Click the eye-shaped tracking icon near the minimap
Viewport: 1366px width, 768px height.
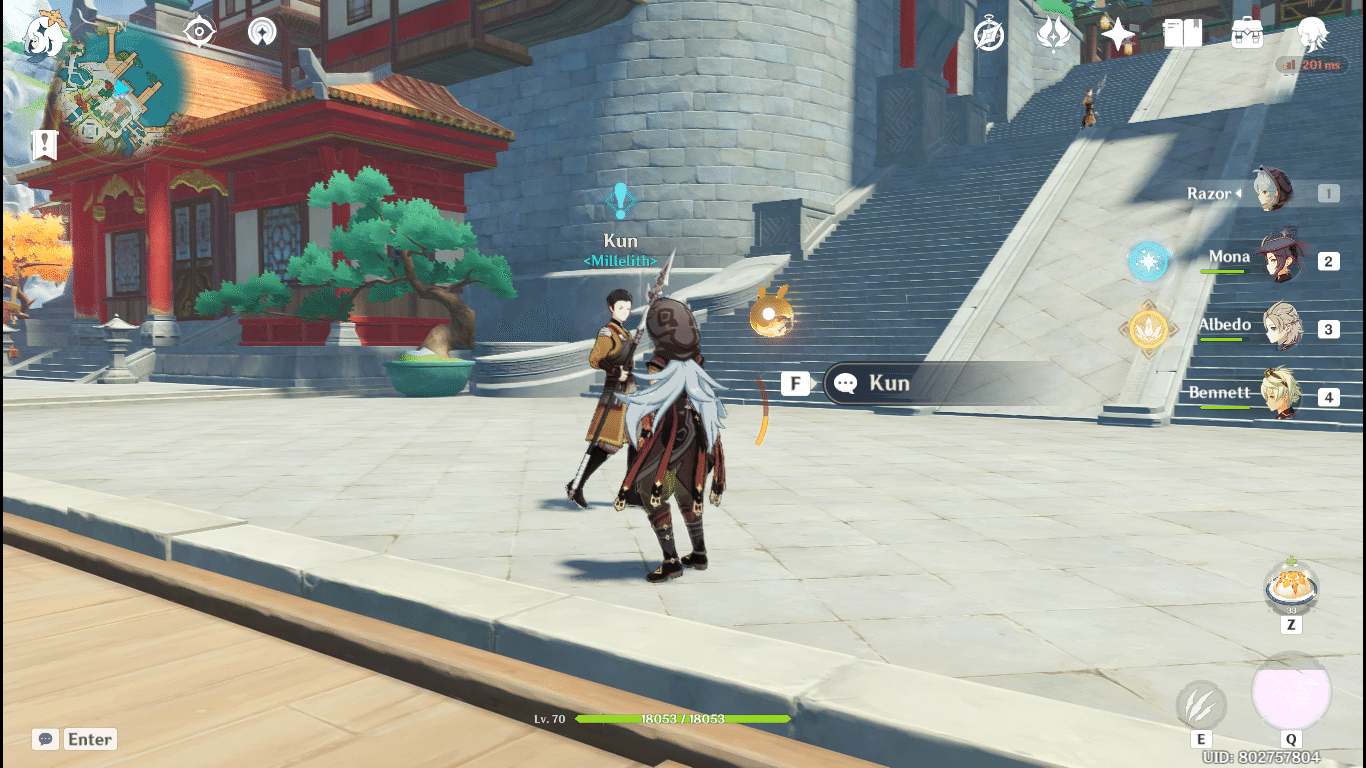pyautogui.click(x=199, y=31)
